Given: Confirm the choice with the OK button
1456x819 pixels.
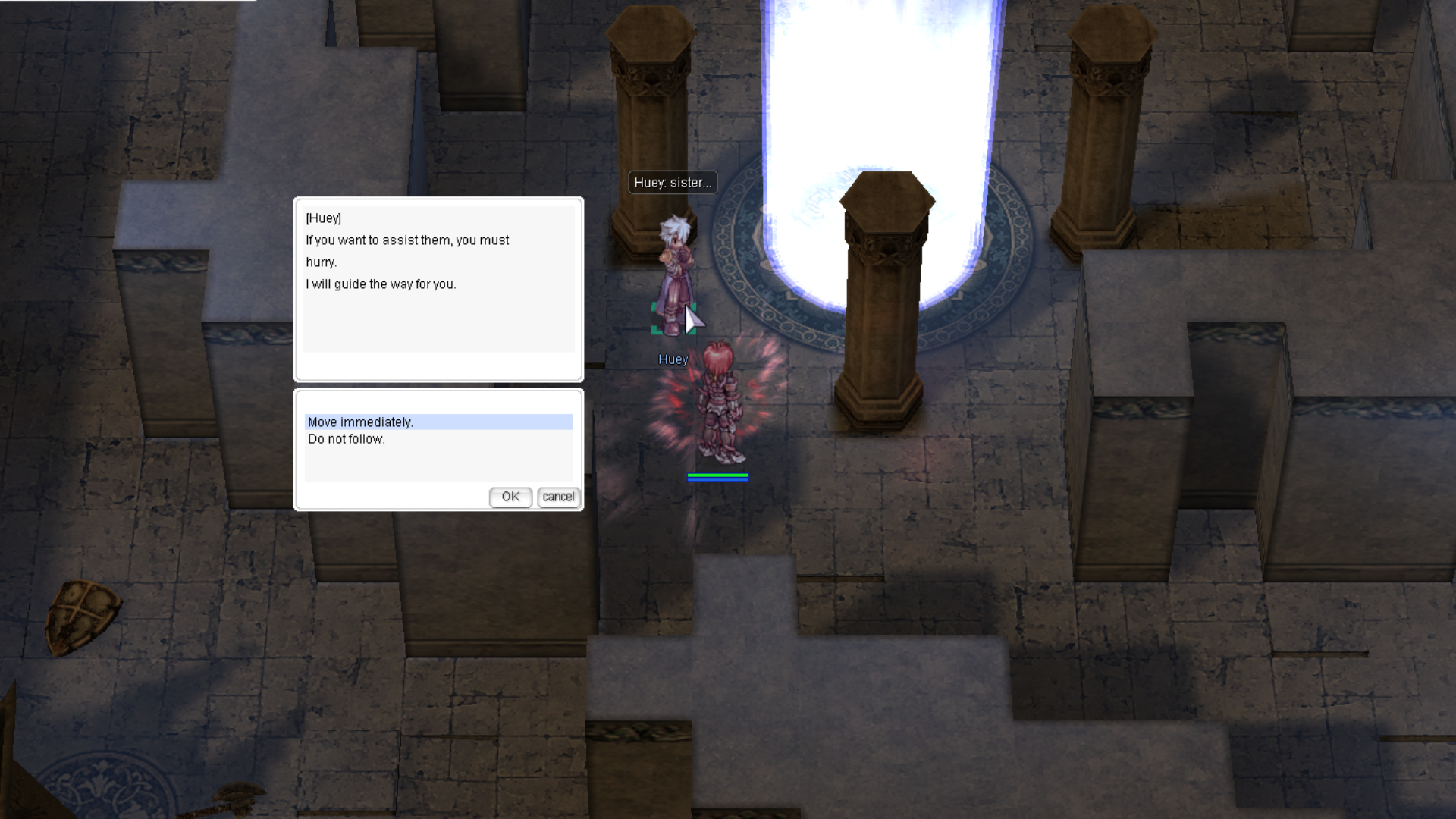Looking at the screenshot, I should (510, 497).
